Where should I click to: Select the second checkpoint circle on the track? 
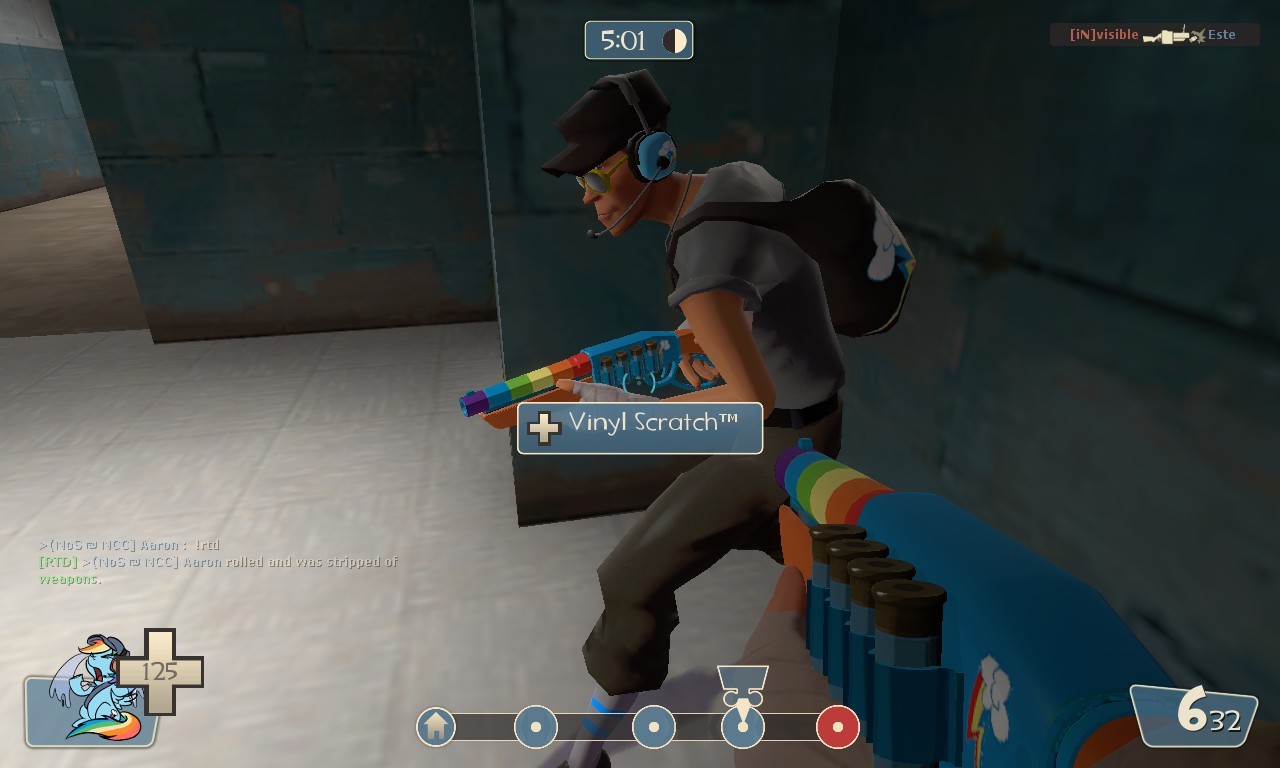point(653,727)
